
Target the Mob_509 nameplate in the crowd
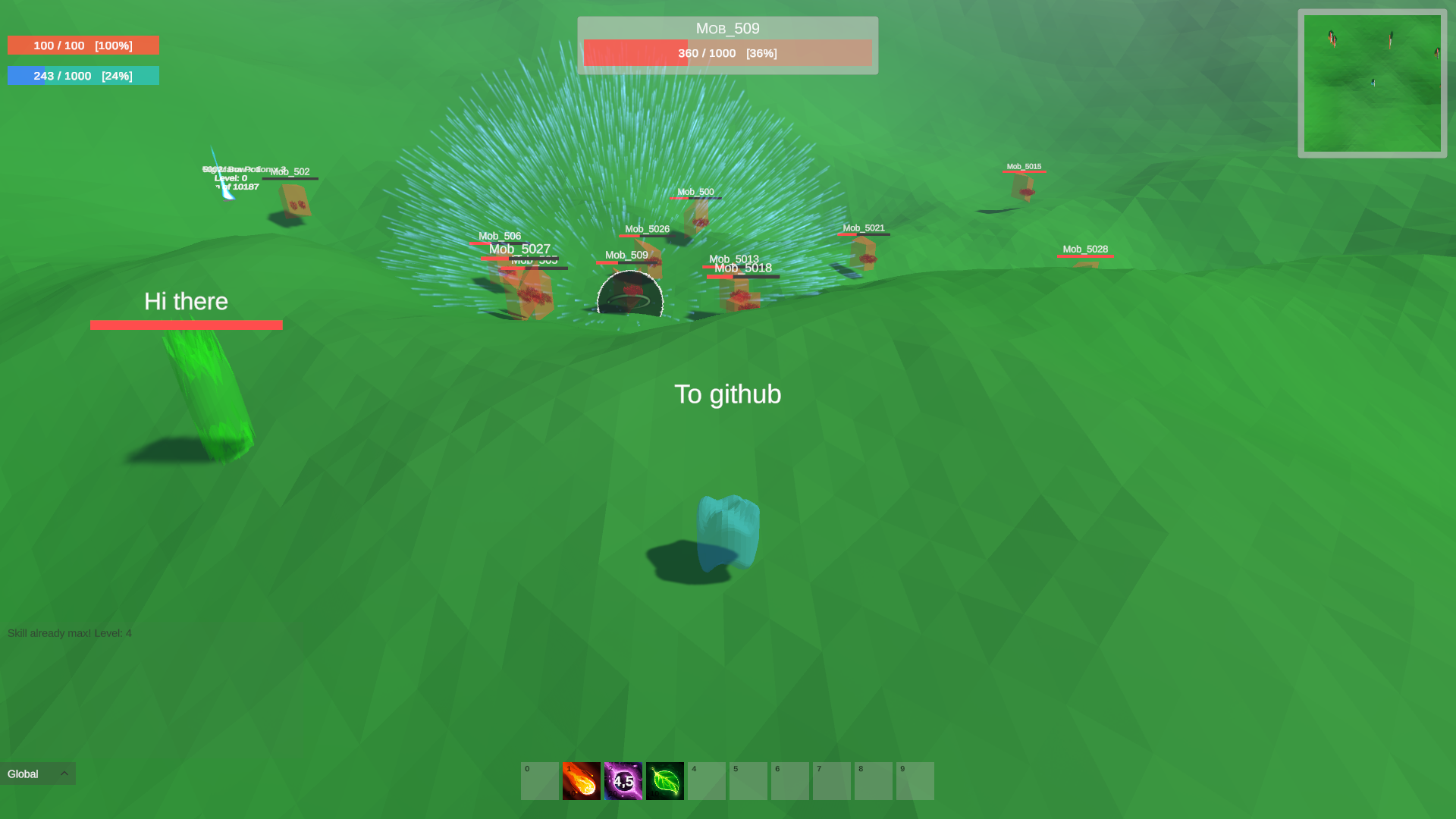click(x=626, y=256)
